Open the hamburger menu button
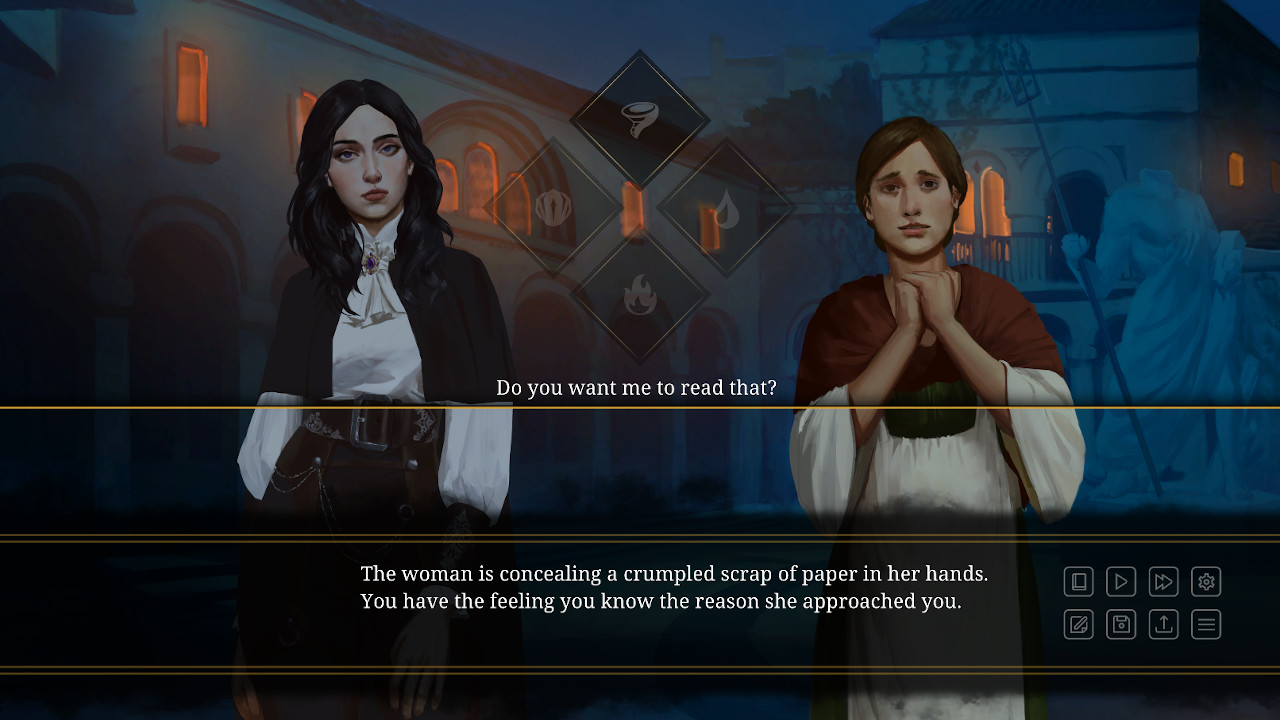 (x=1206, y=625)
